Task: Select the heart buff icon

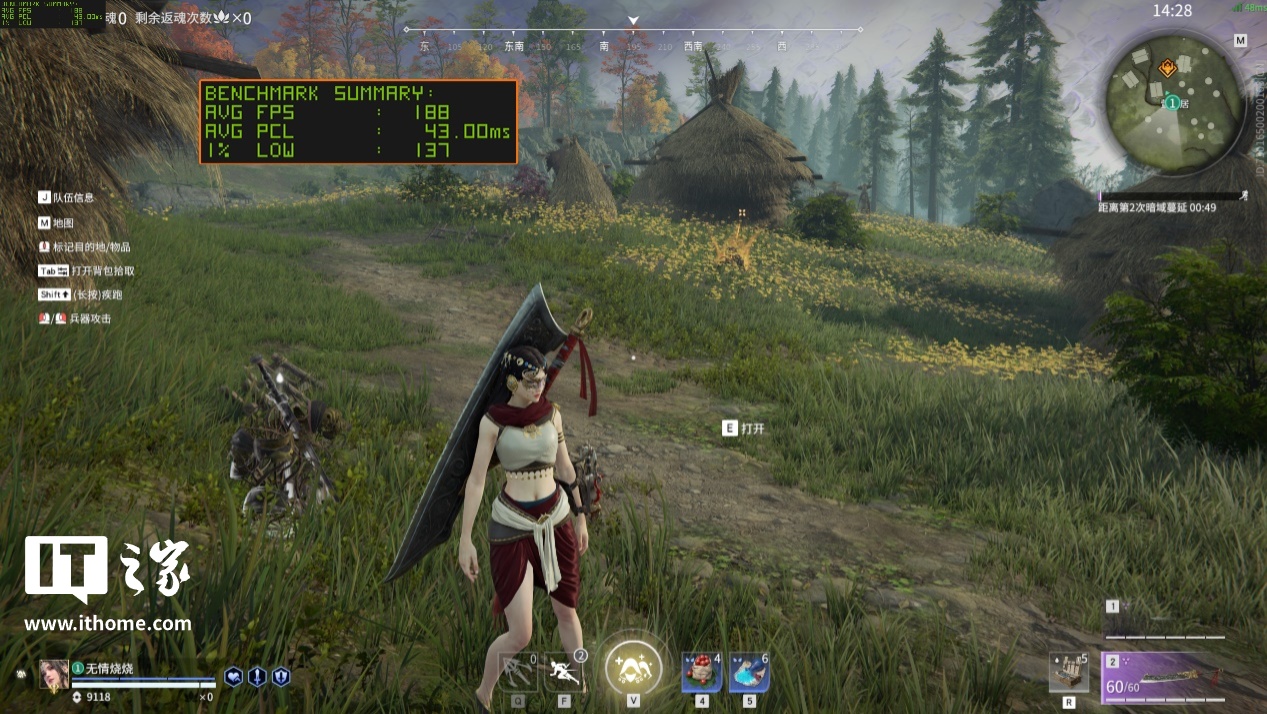Action: (x=233, y=676)
